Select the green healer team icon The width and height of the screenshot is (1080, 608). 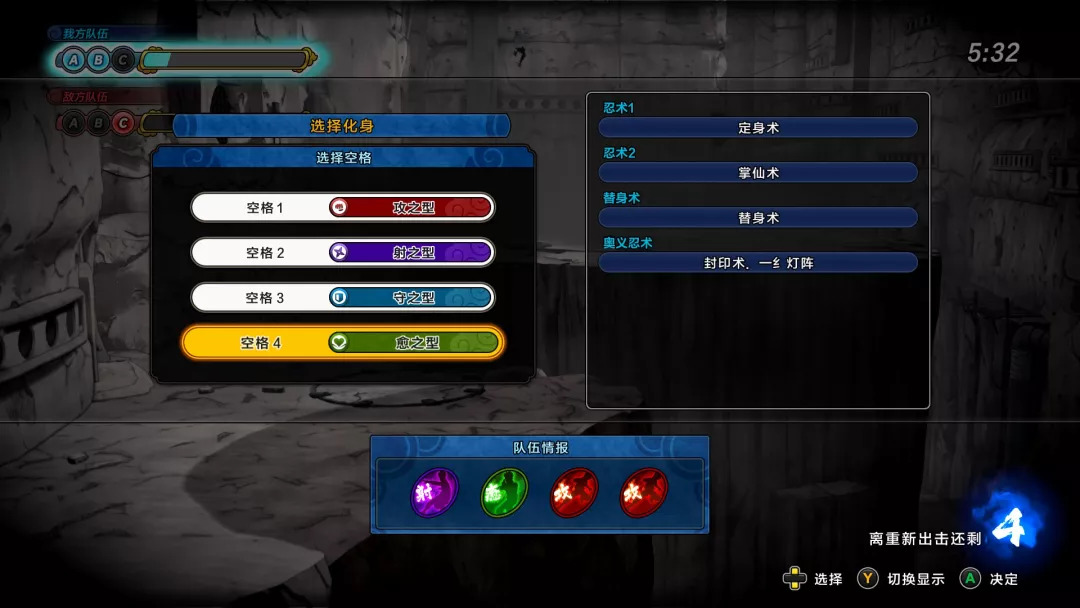[505, 493]
